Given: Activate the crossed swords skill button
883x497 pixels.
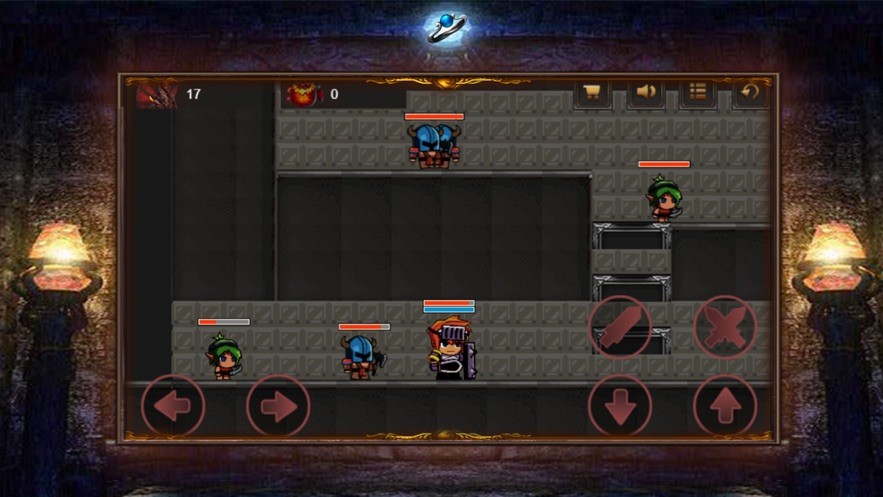Looking at the screenshot, I should tap(725, 326).
